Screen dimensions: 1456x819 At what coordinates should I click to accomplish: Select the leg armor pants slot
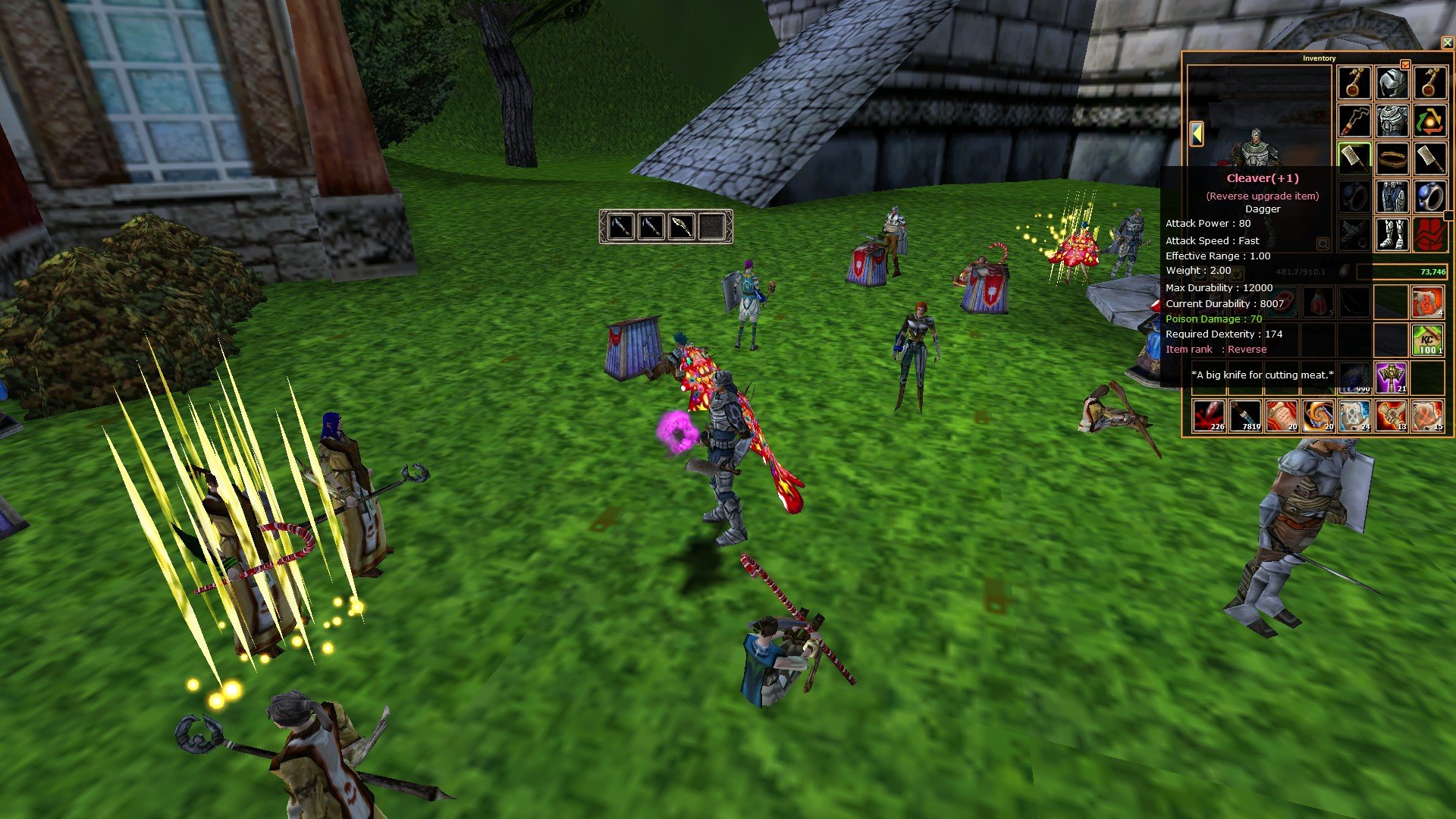coord(1392,196)
